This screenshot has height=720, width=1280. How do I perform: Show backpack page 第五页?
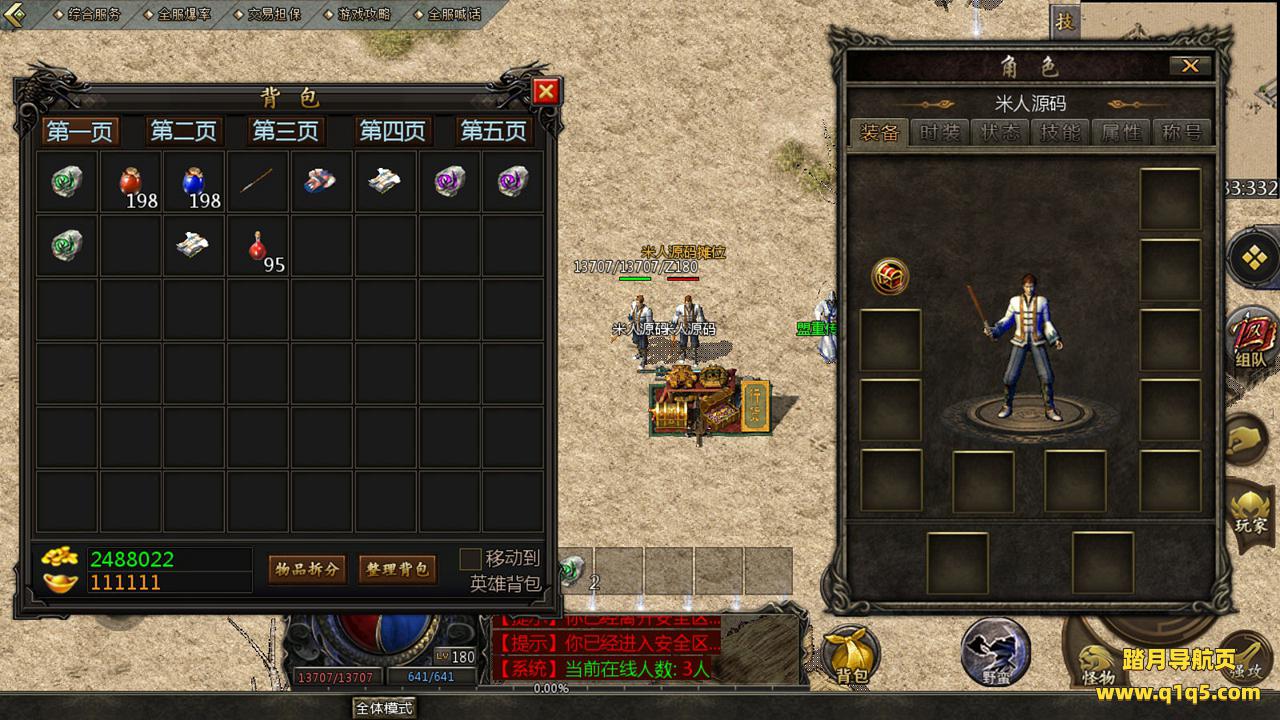click(x=492, y=131)
